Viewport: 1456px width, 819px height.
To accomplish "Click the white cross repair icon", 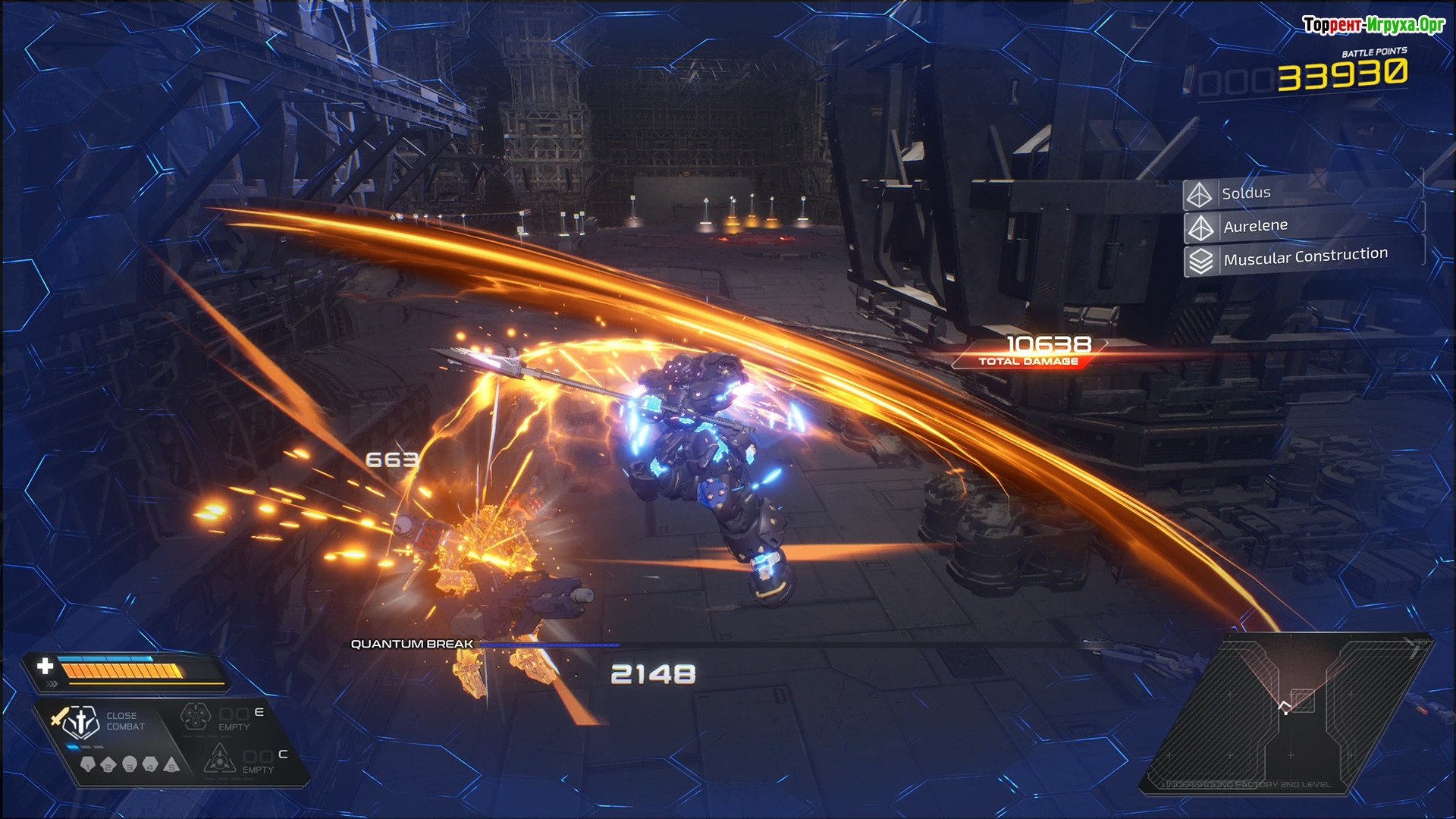I will pos(45,666).
